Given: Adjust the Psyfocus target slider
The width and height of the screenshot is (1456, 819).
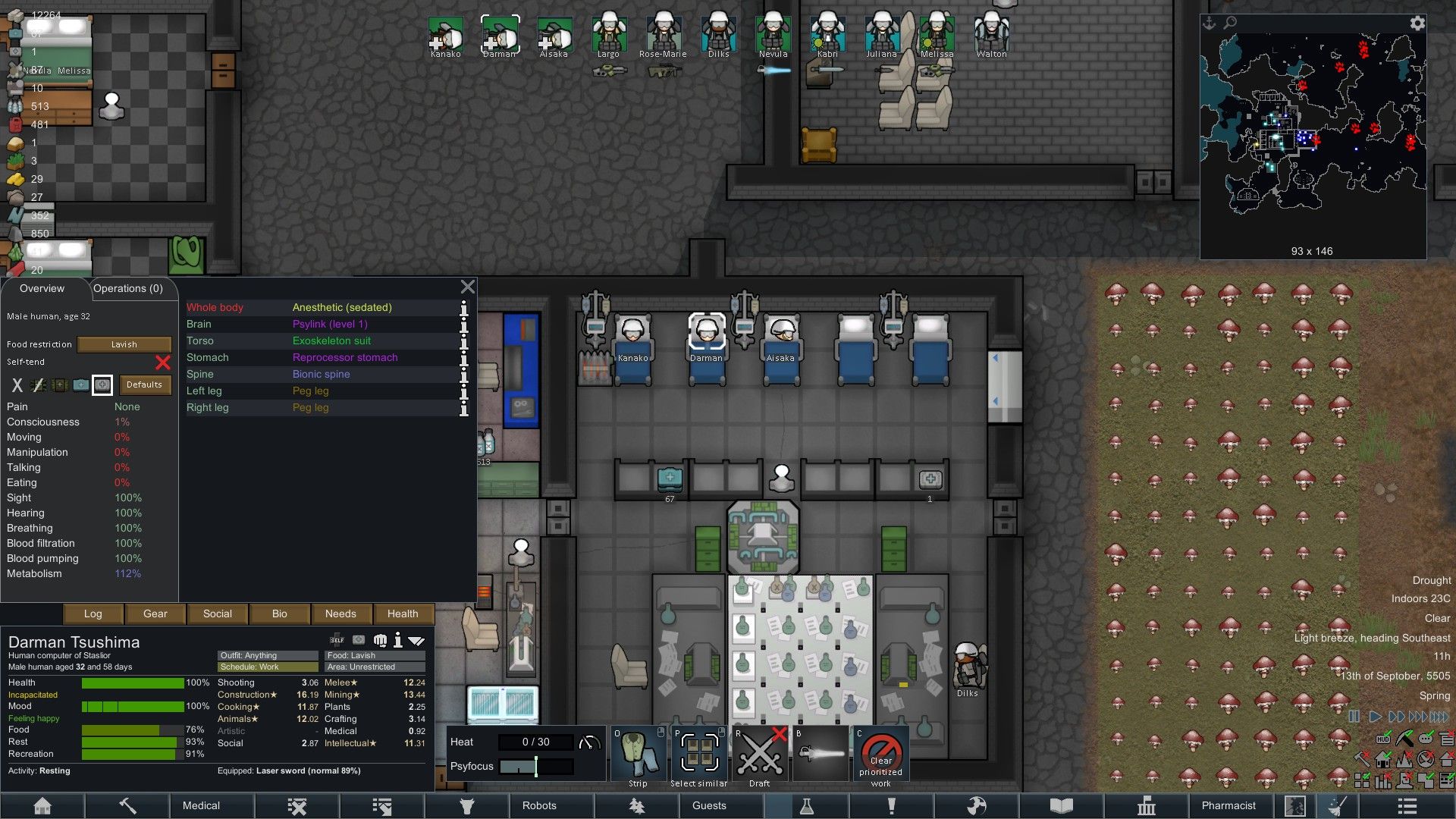Looking at the screenshot, I should pos(536,767).
